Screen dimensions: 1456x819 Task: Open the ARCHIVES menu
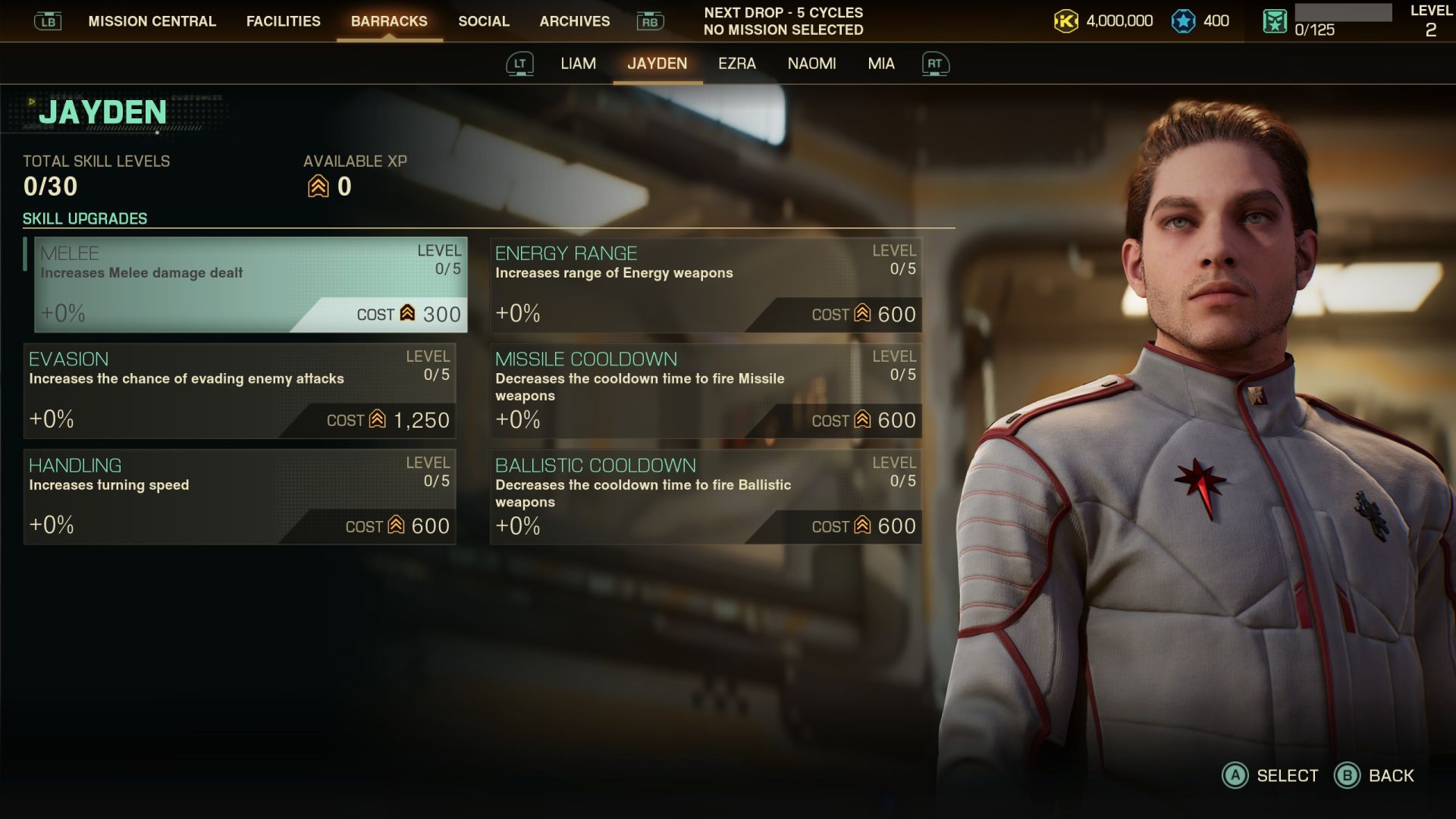(574, 21)
